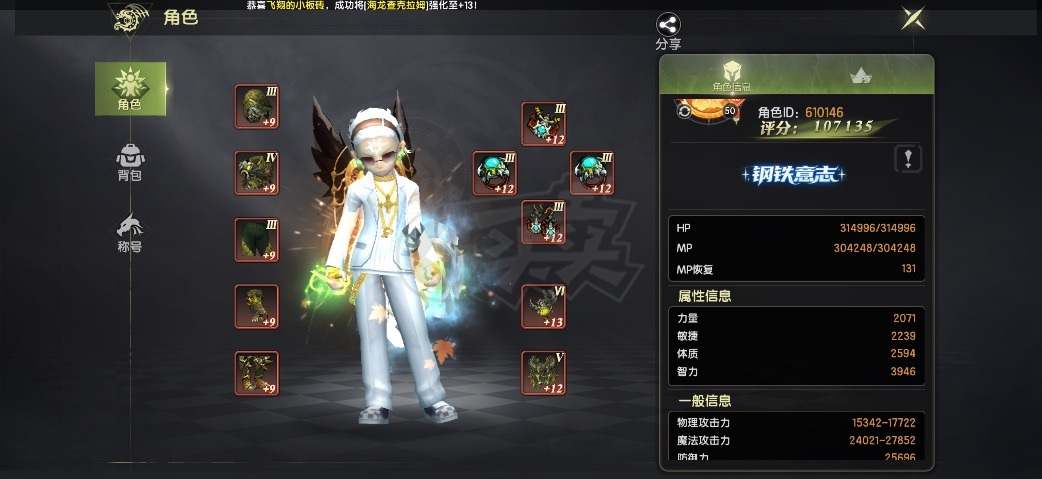Select the +12 earrings equipment slot
The height and width of the screenshot is (479, 1042).
pos(543,222)
